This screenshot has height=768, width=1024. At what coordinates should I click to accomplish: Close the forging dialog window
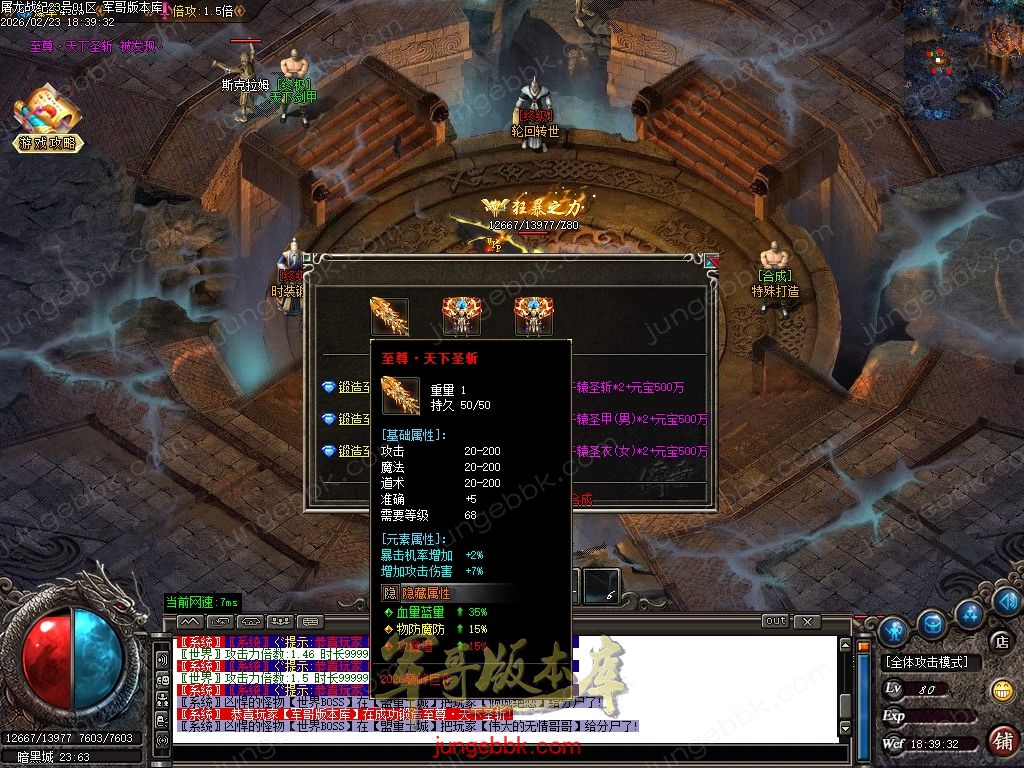(x=711, y=262)
